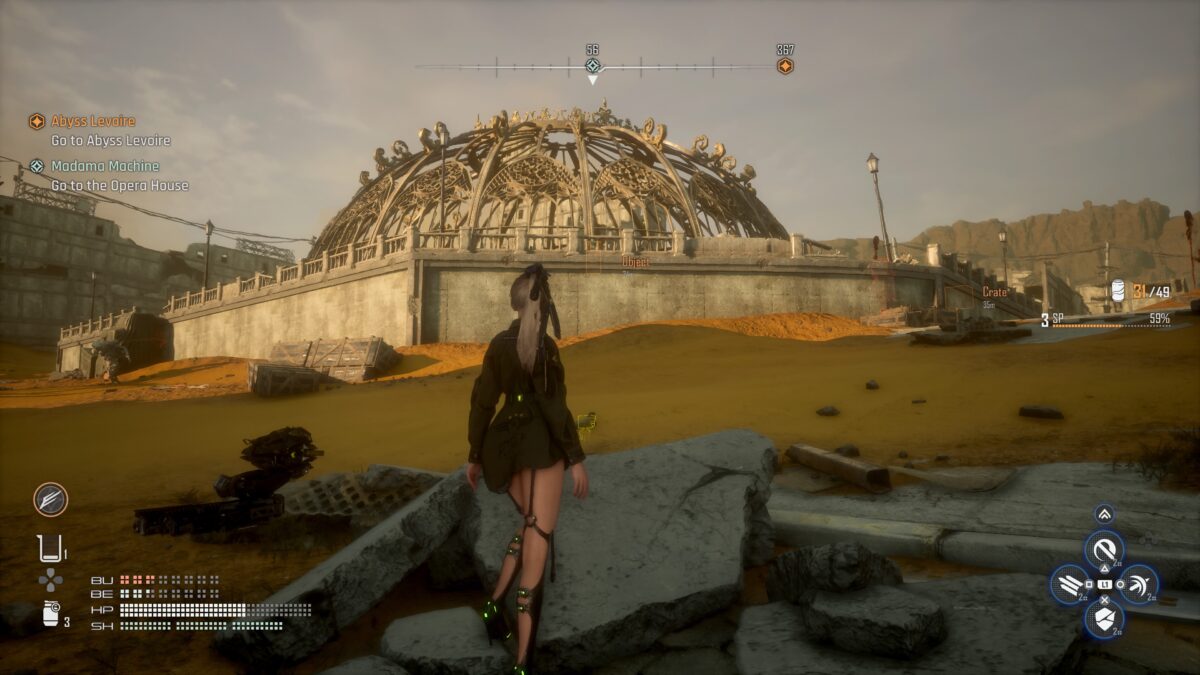
Task: Click the double chevron up icon
Action: pos(1104,514)
